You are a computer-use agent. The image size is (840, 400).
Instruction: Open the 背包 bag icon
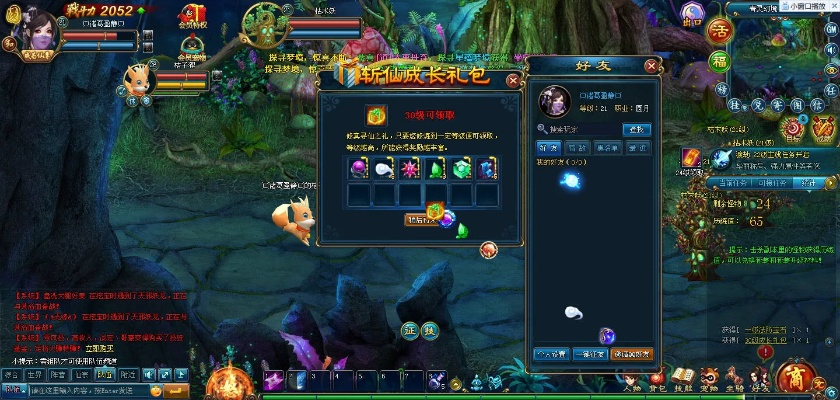click(657, 378)
